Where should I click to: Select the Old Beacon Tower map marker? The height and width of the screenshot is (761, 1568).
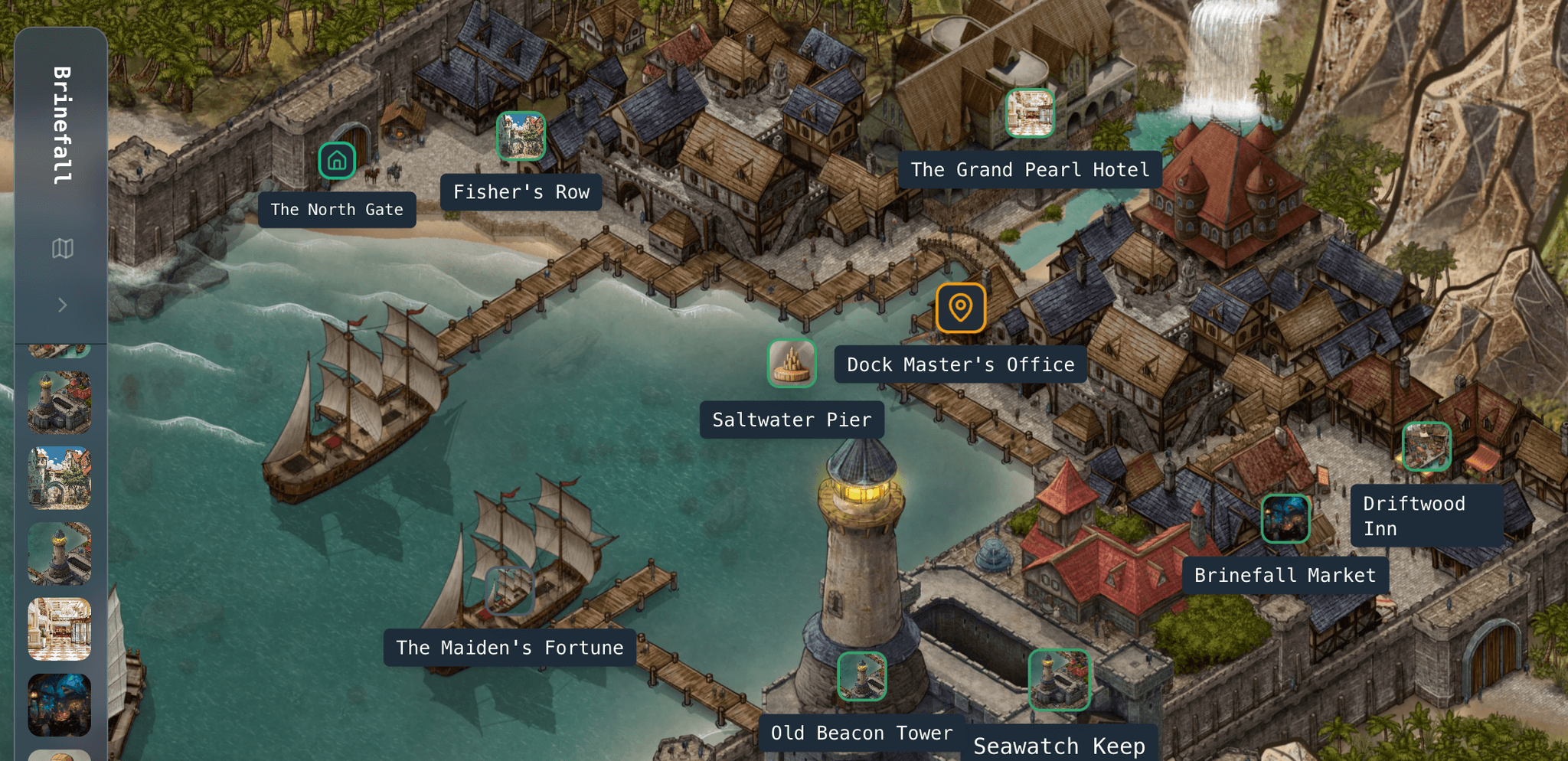coord(861,676)
